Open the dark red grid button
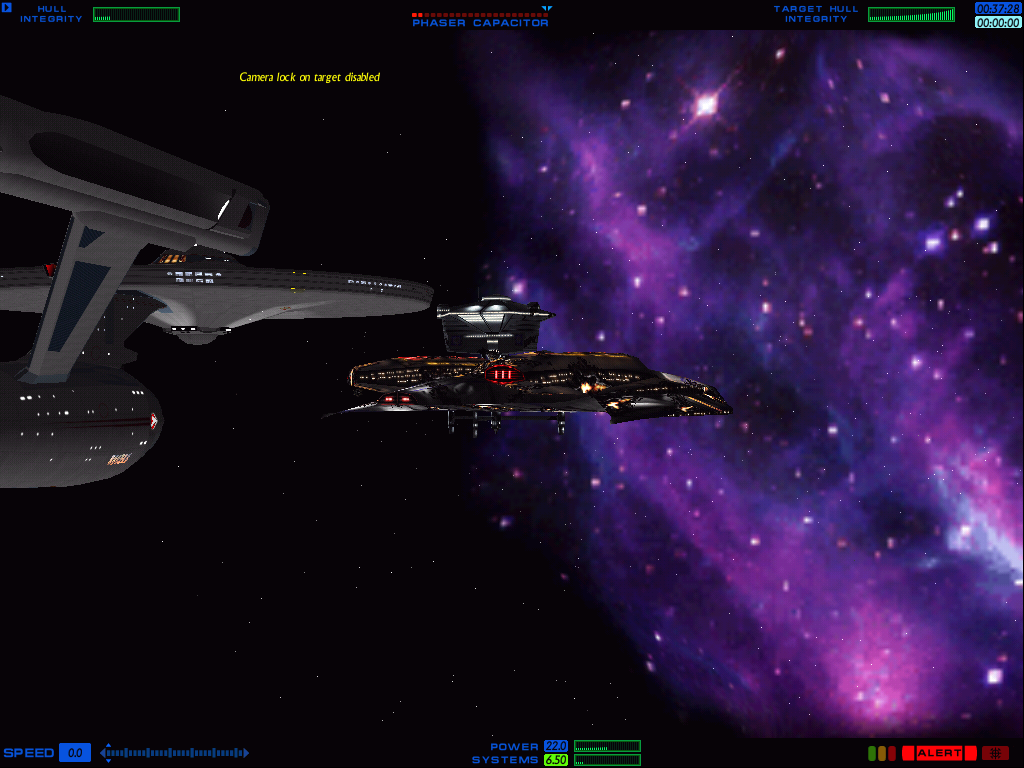The width and height of the screenshot is (1024, 768). 995,753
